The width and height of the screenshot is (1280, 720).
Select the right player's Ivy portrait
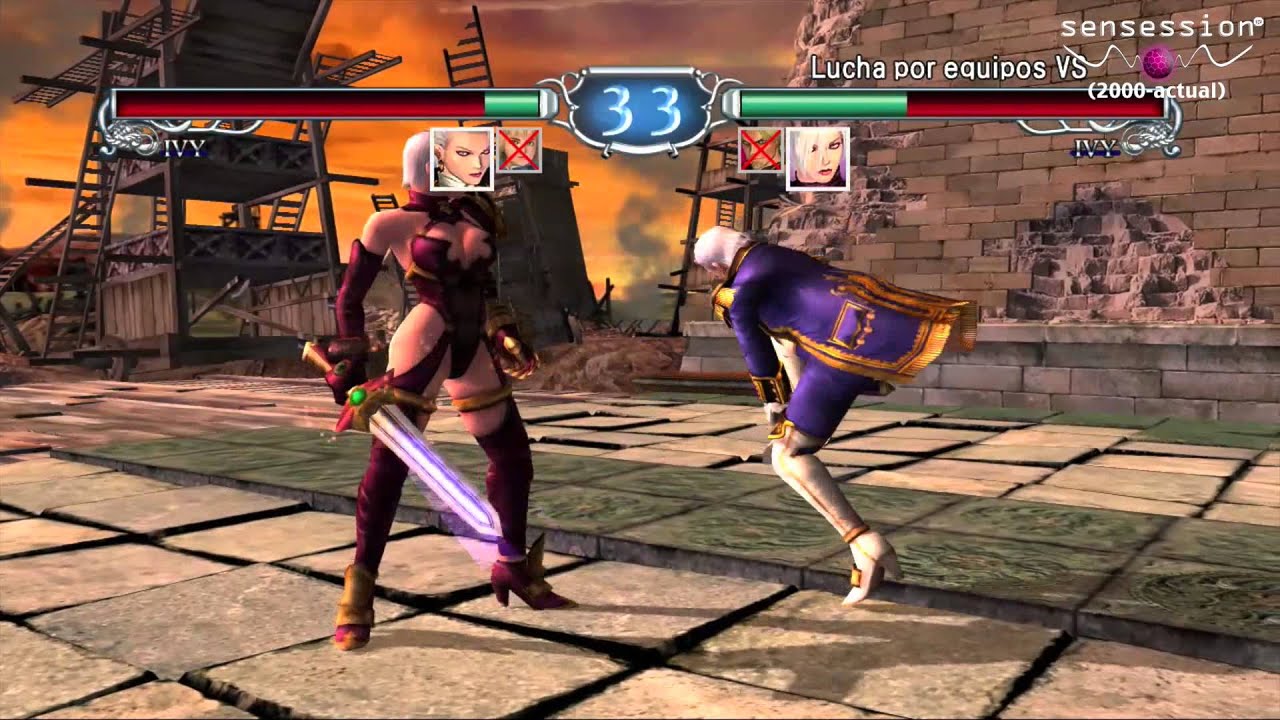(x=820, y=158)
